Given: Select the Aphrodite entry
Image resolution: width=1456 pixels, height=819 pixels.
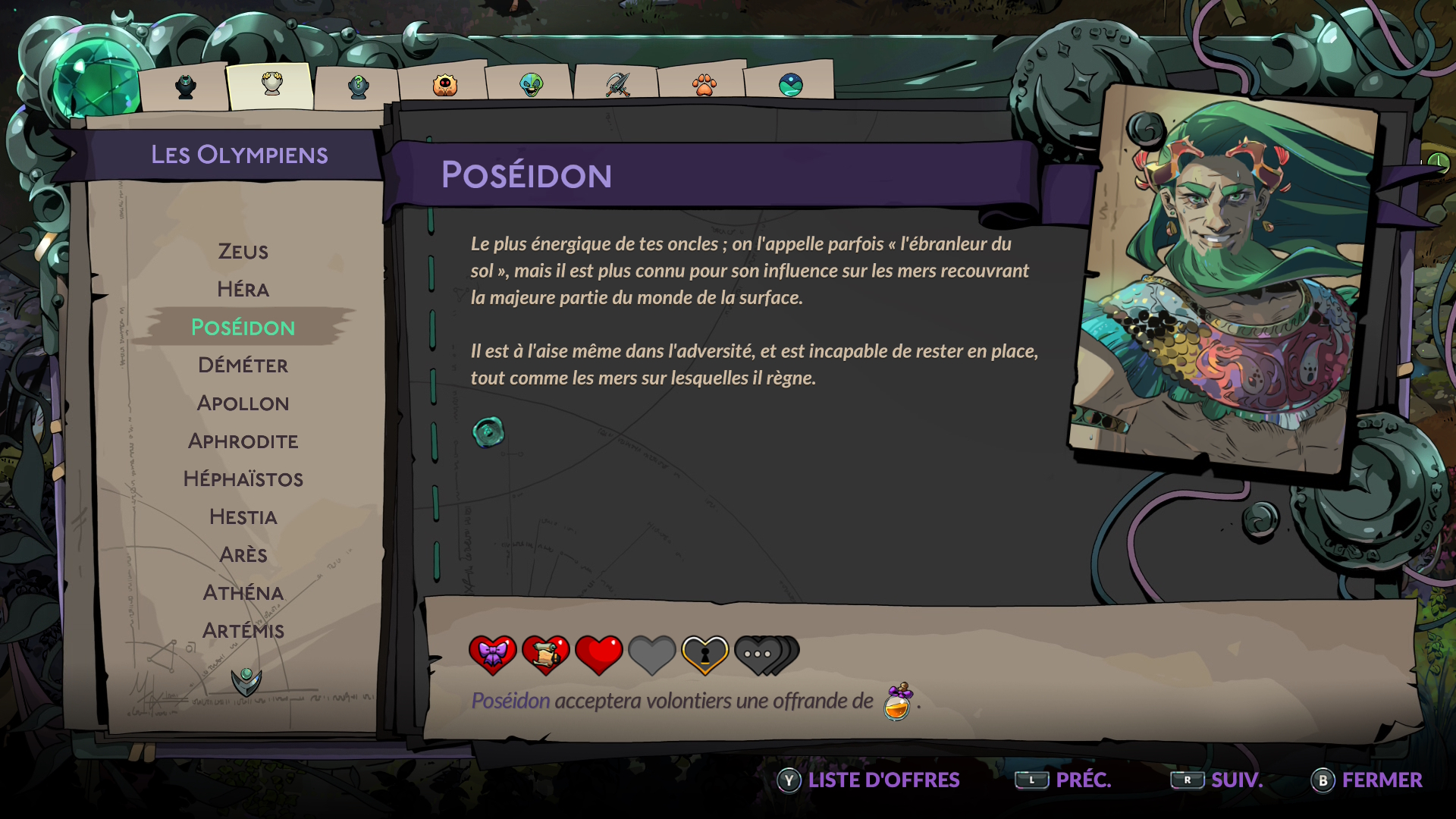Looking at the screenshot, I should pos(243,441).
